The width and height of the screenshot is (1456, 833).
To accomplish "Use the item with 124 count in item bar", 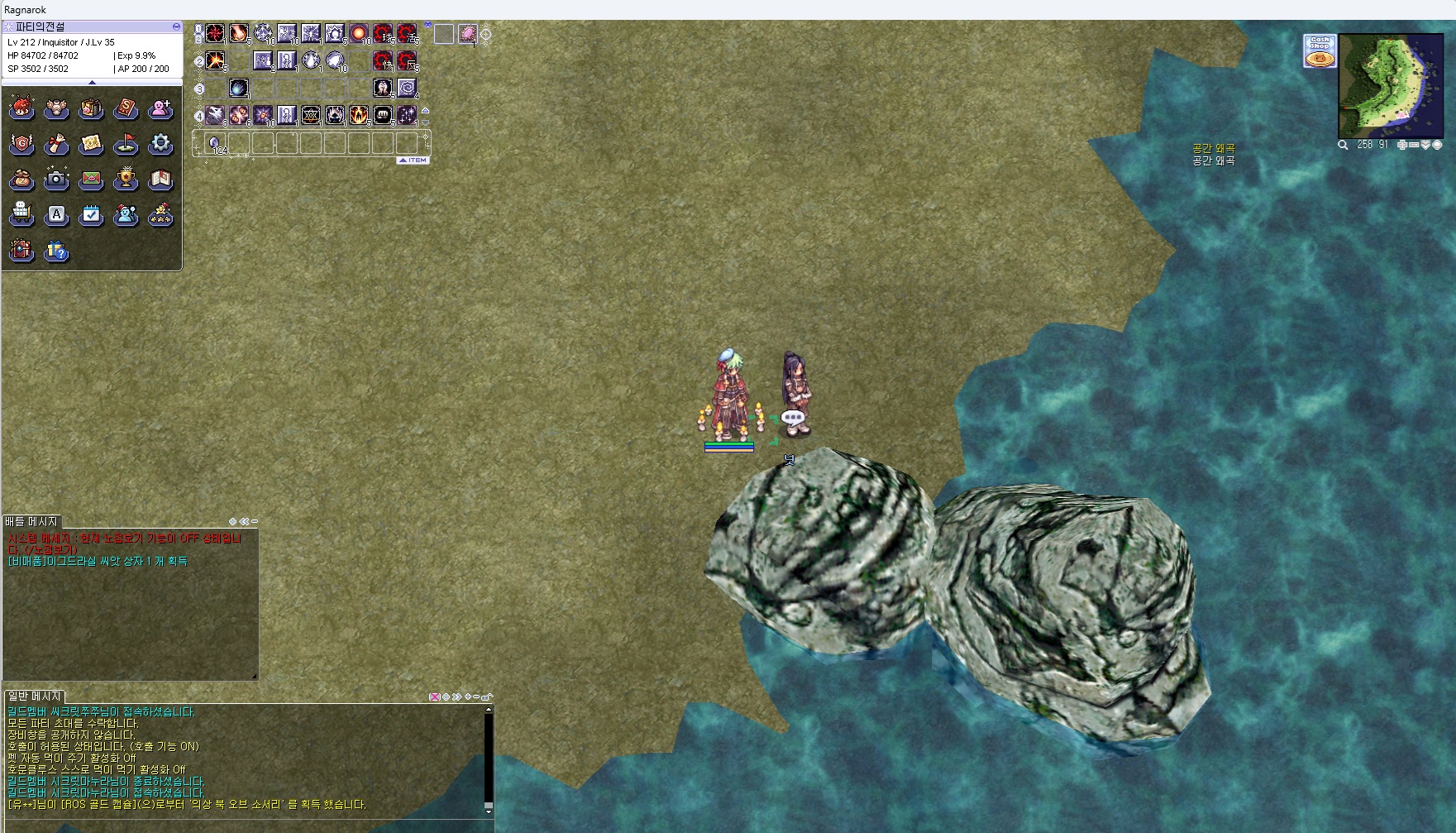I will click(215, 142).
